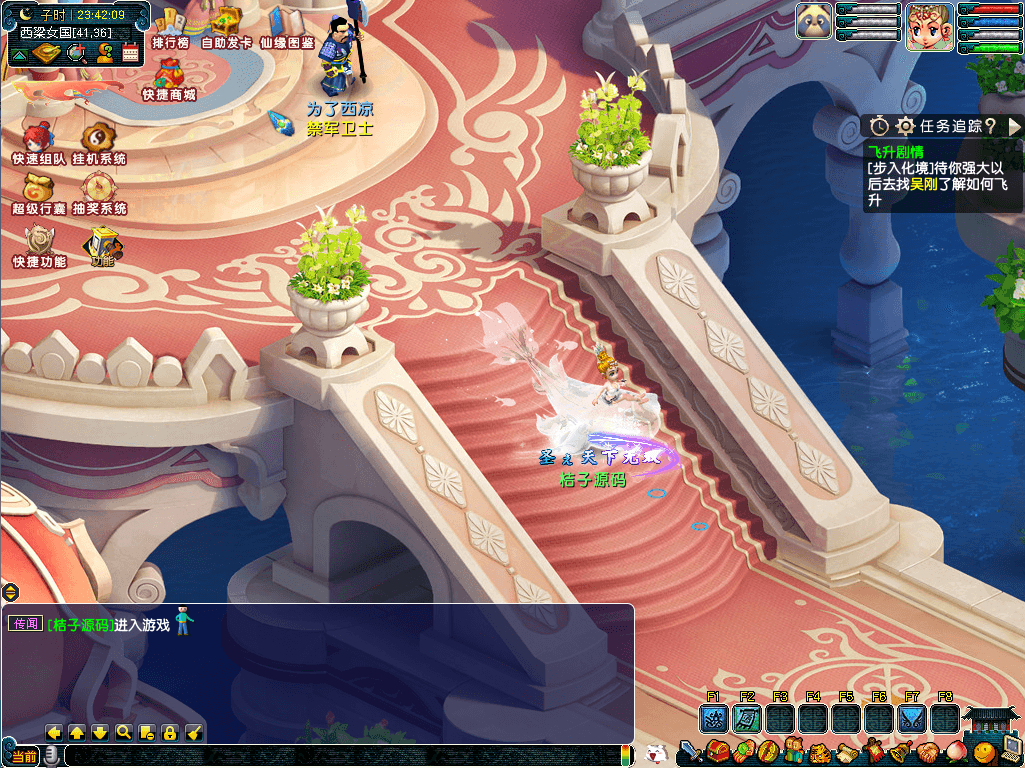Activate the F7 wings skill slot
This screenshot has height=768, width=1025.
click(911, 718)
